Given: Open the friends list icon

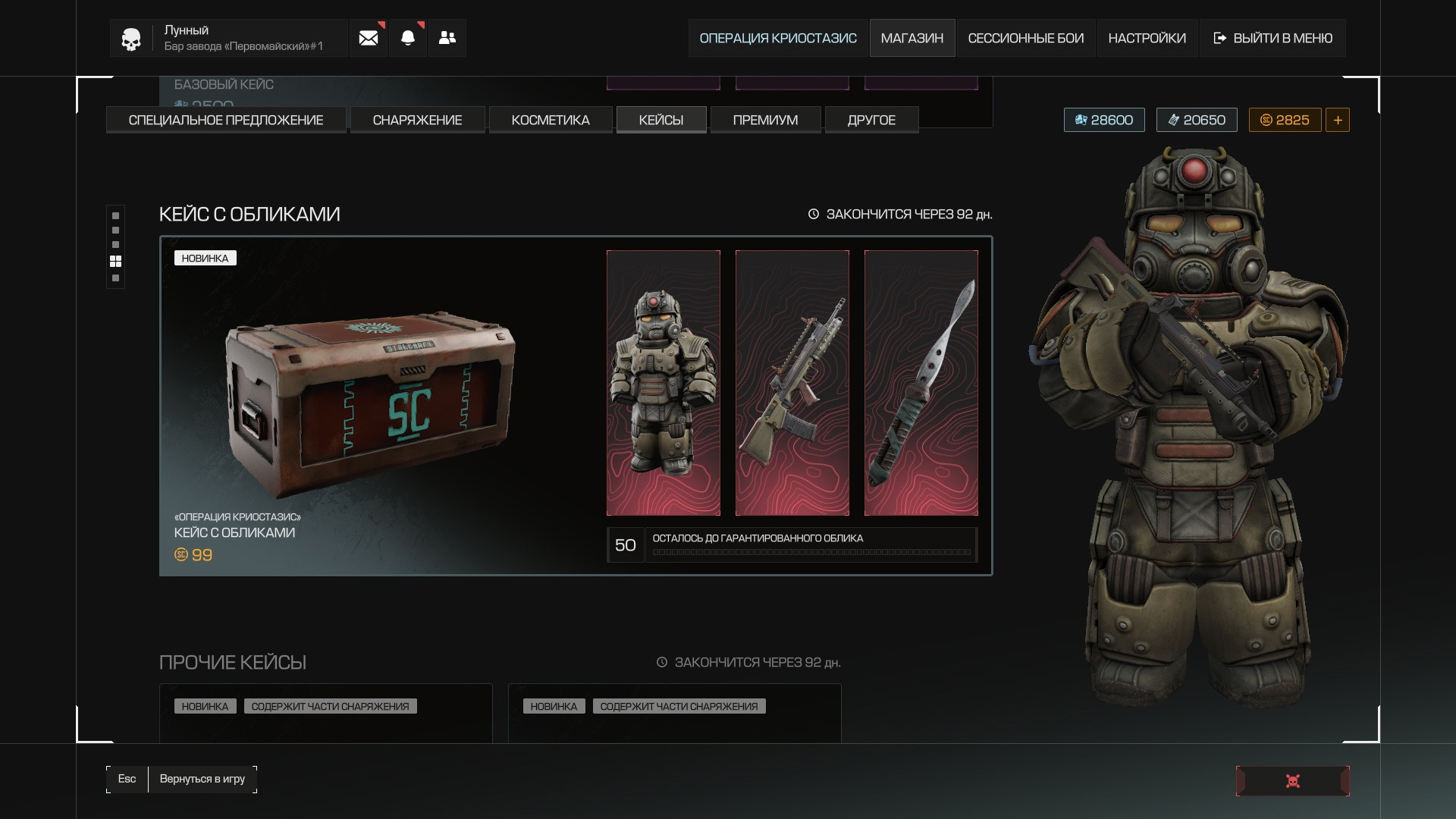Looking at the screenshot, I should [447, 38].
